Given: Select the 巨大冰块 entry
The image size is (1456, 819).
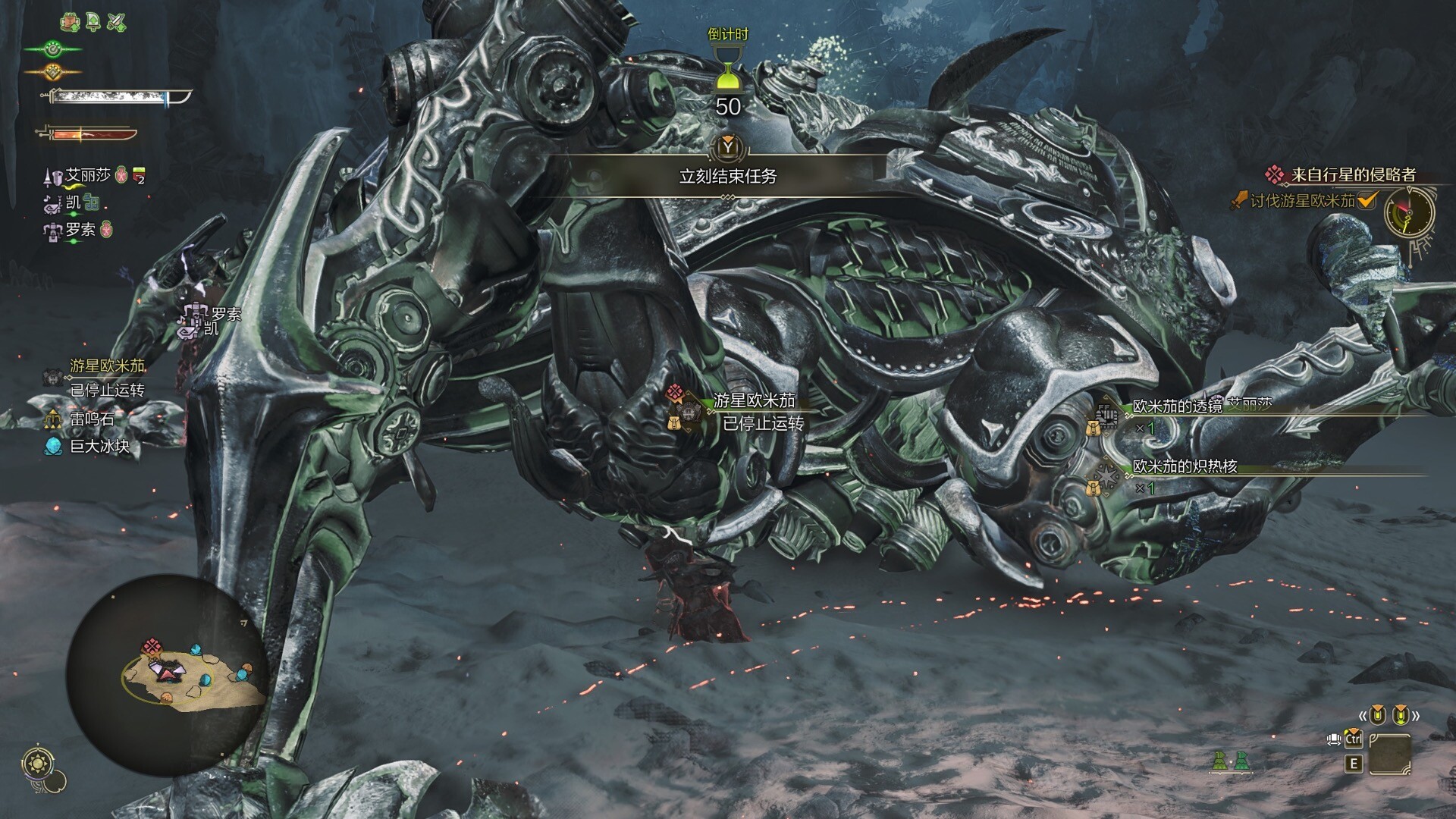Looking at the screenshot, I should tap(99, 446).
